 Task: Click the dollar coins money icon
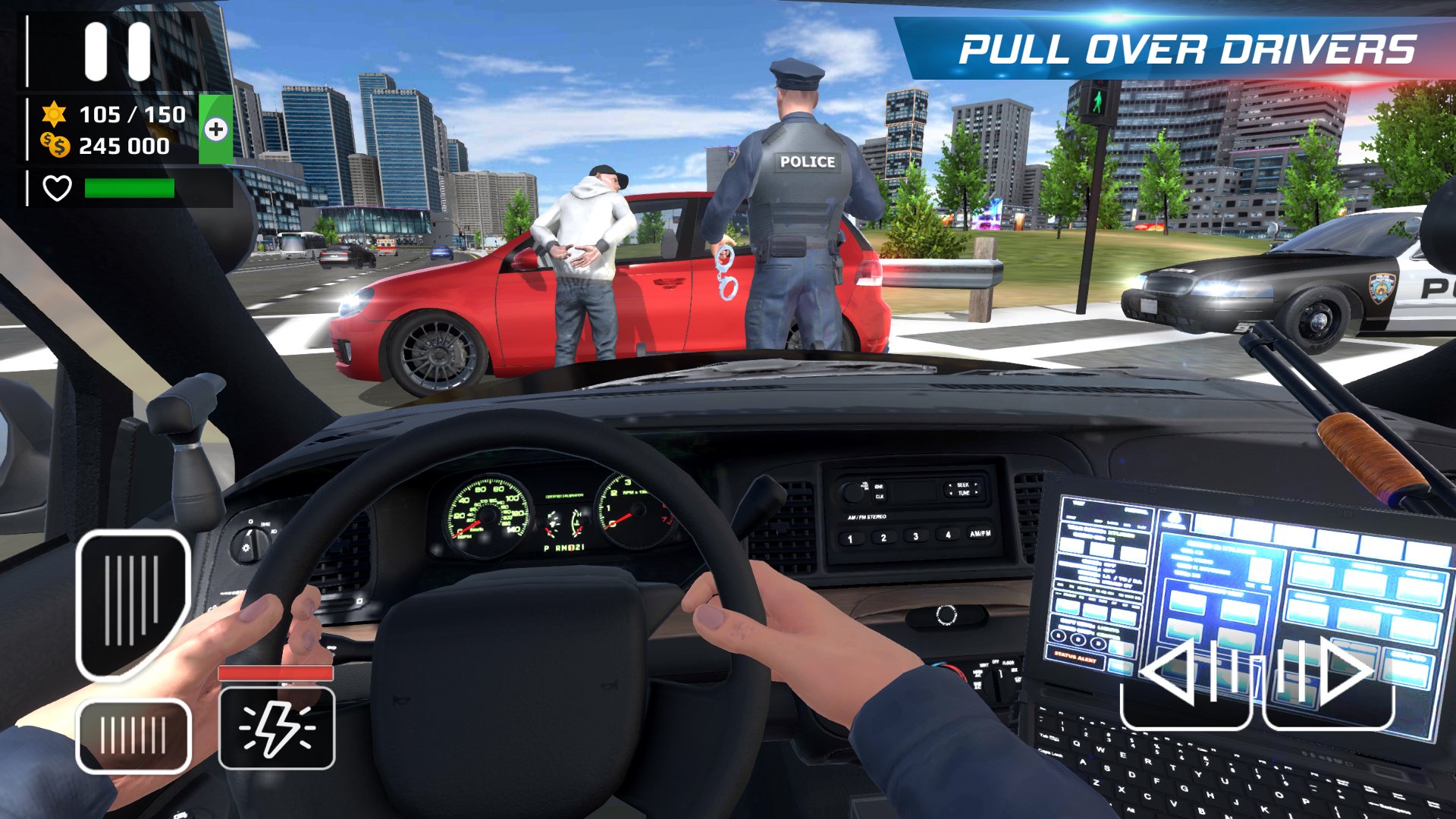[54, 146]
